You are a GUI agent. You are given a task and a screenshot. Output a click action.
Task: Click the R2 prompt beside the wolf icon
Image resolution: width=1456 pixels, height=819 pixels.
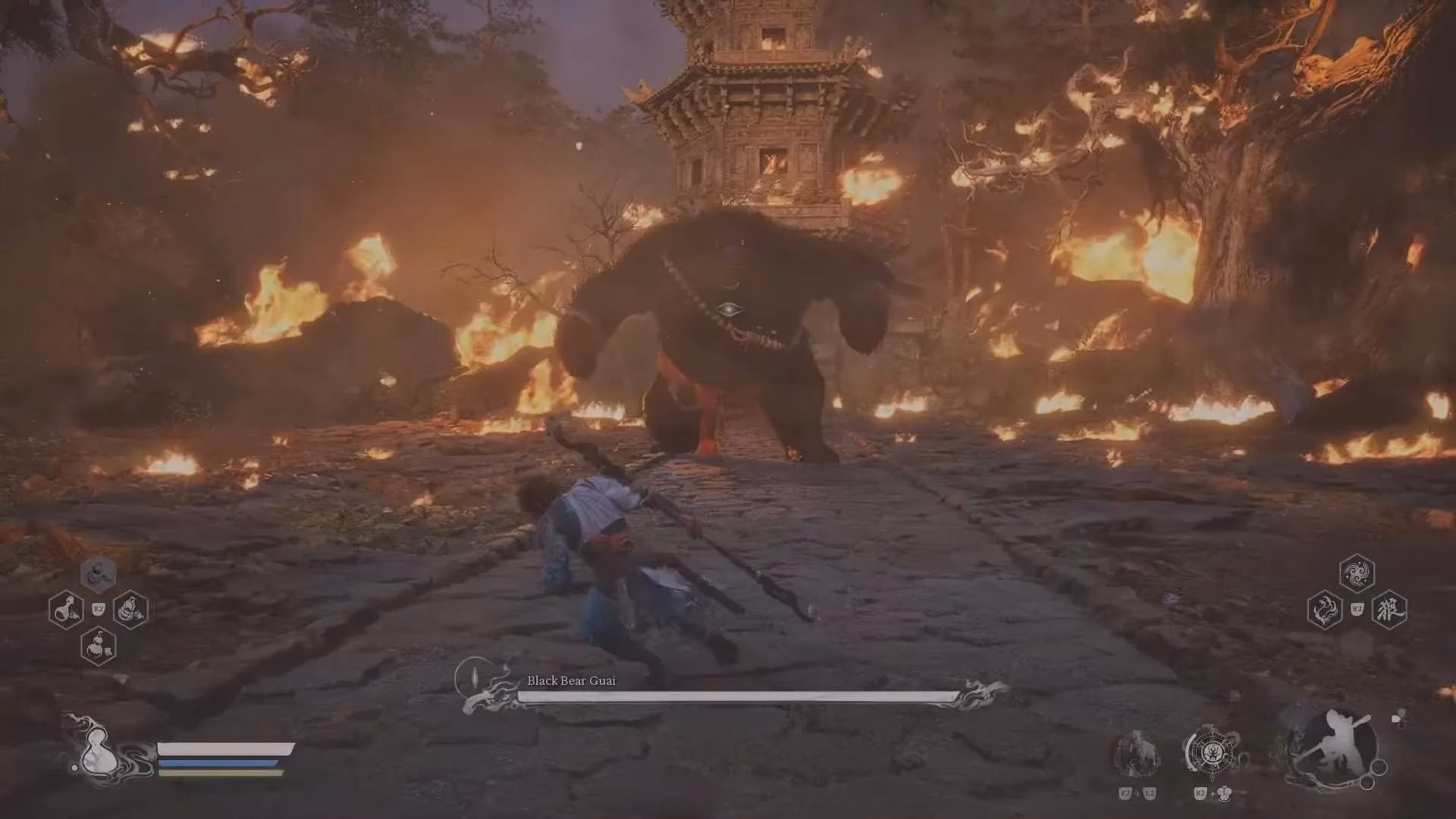coord(1357,609)
